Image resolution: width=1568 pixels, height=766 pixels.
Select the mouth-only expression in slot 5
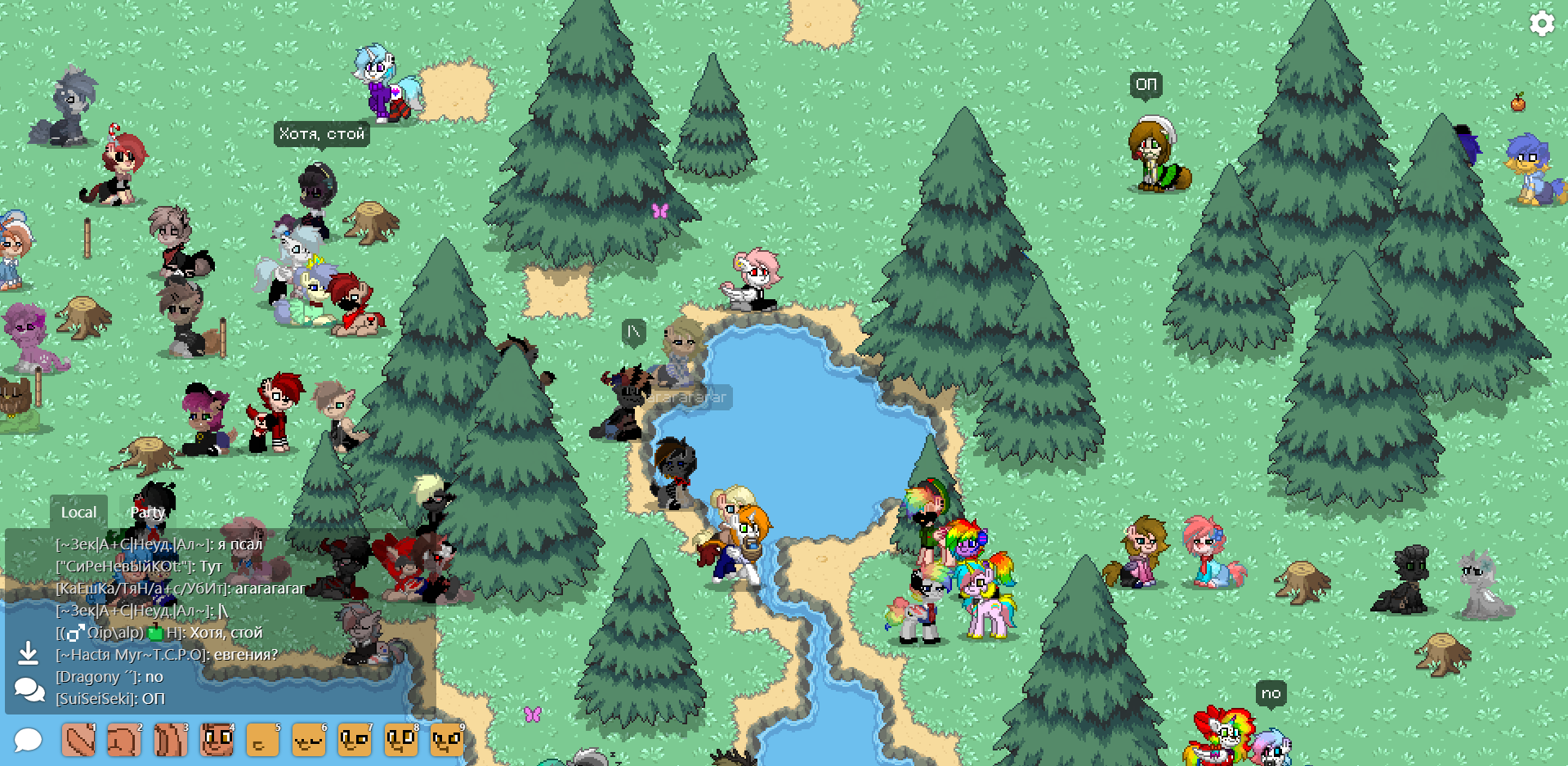(262, 741)
